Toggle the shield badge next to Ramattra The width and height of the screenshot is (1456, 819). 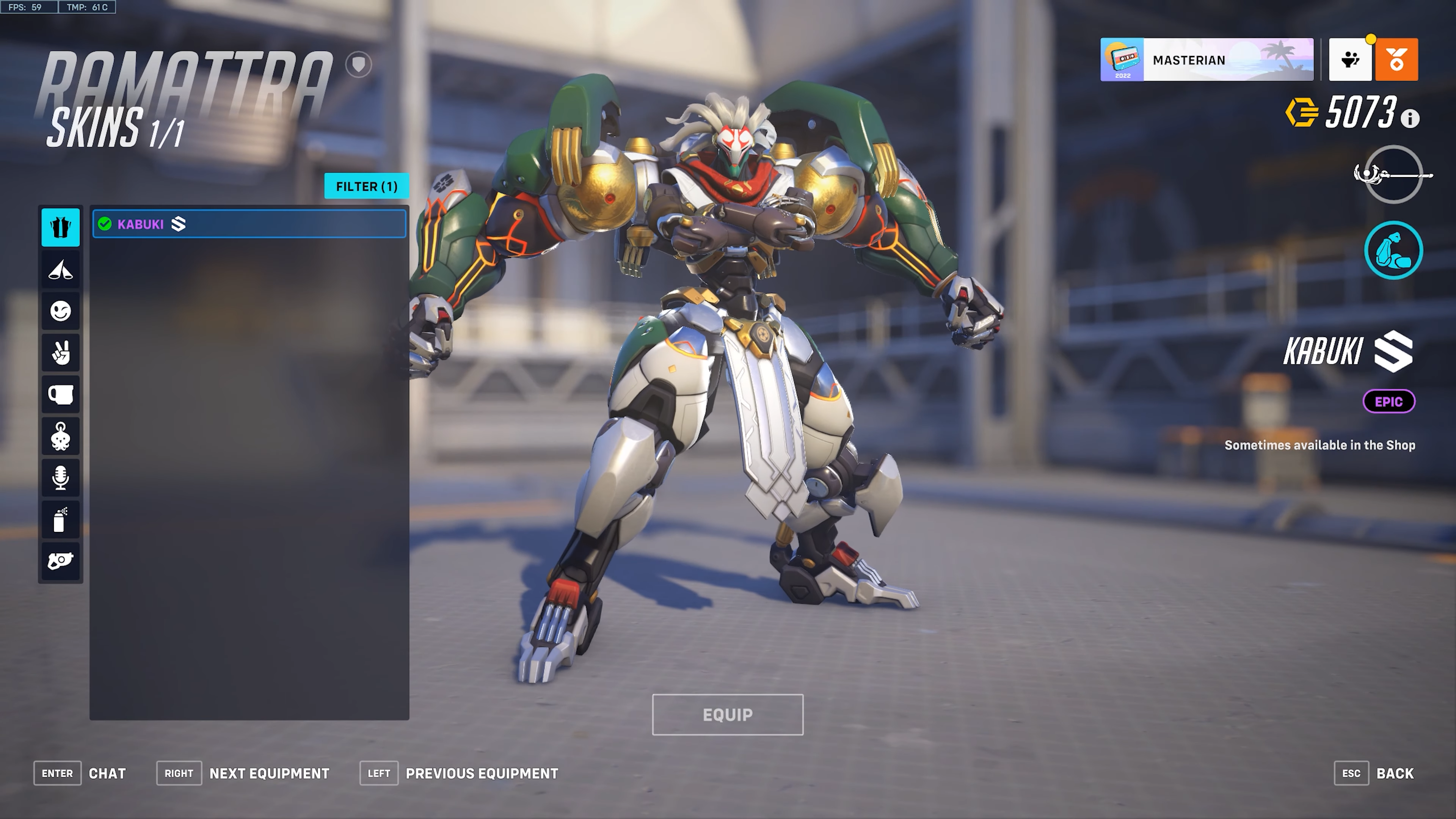[359, 64]
